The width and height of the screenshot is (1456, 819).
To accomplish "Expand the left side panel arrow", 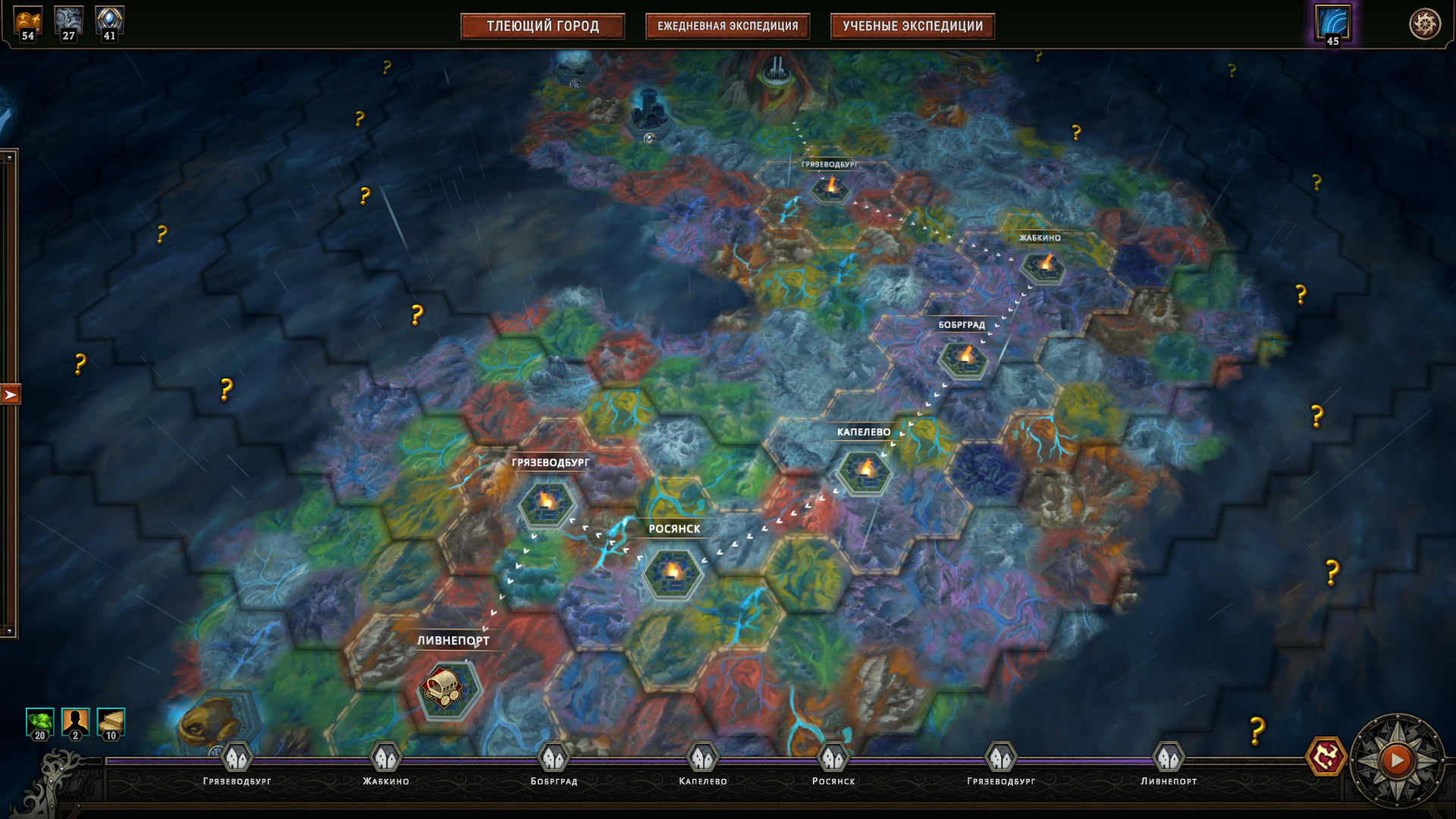I will pyautogui.click(x=11, y=394).
